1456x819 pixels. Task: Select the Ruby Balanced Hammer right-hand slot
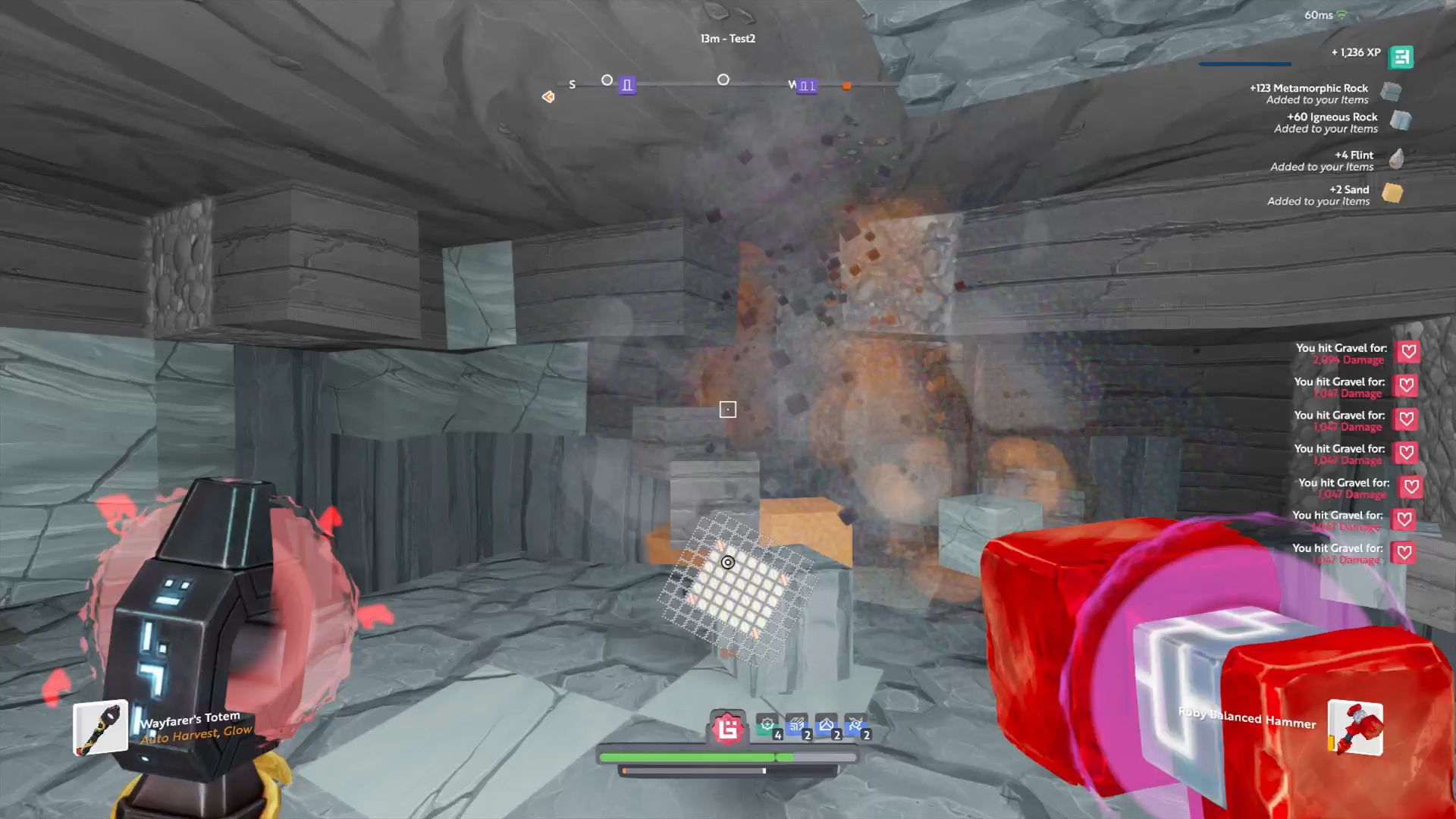click(1356, 728)
